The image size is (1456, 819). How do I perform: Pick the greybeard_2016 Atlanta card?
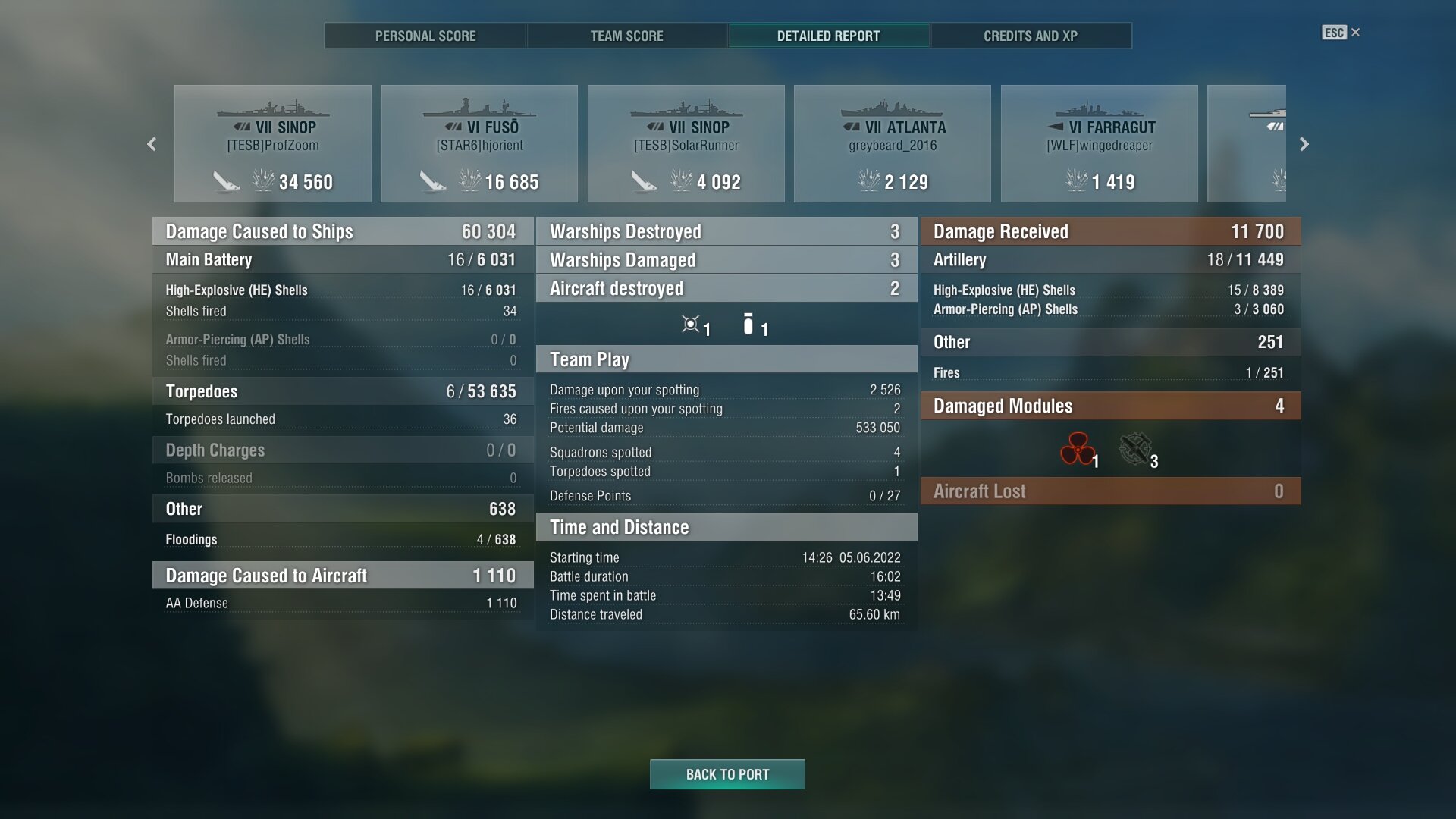click(893, 144)
